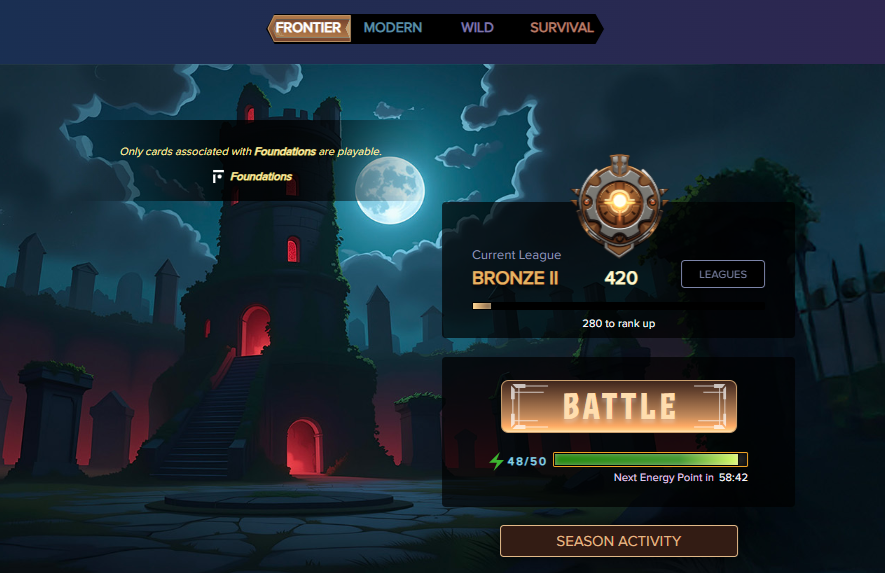Click the Bronze league badge emblem

pos(619,202)
